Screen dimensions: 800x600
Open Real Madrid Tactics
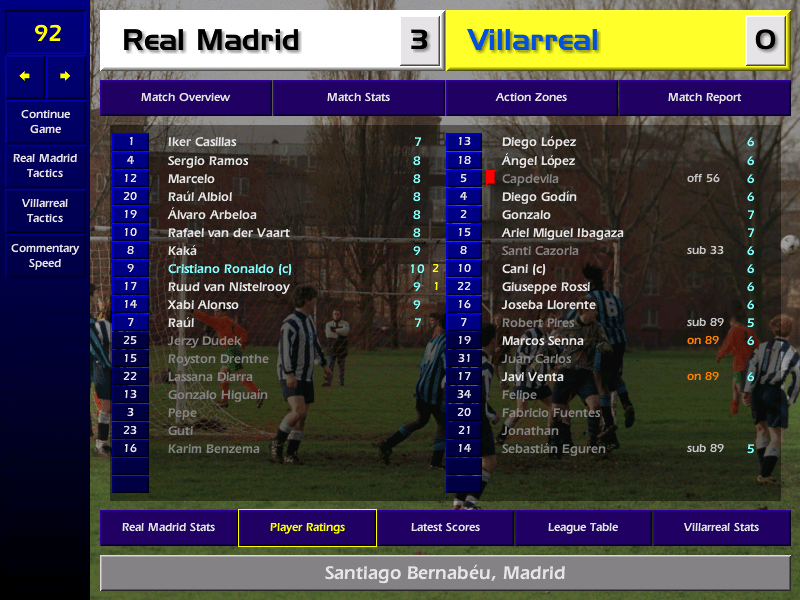pyautogui.click(x=45, y=165)
